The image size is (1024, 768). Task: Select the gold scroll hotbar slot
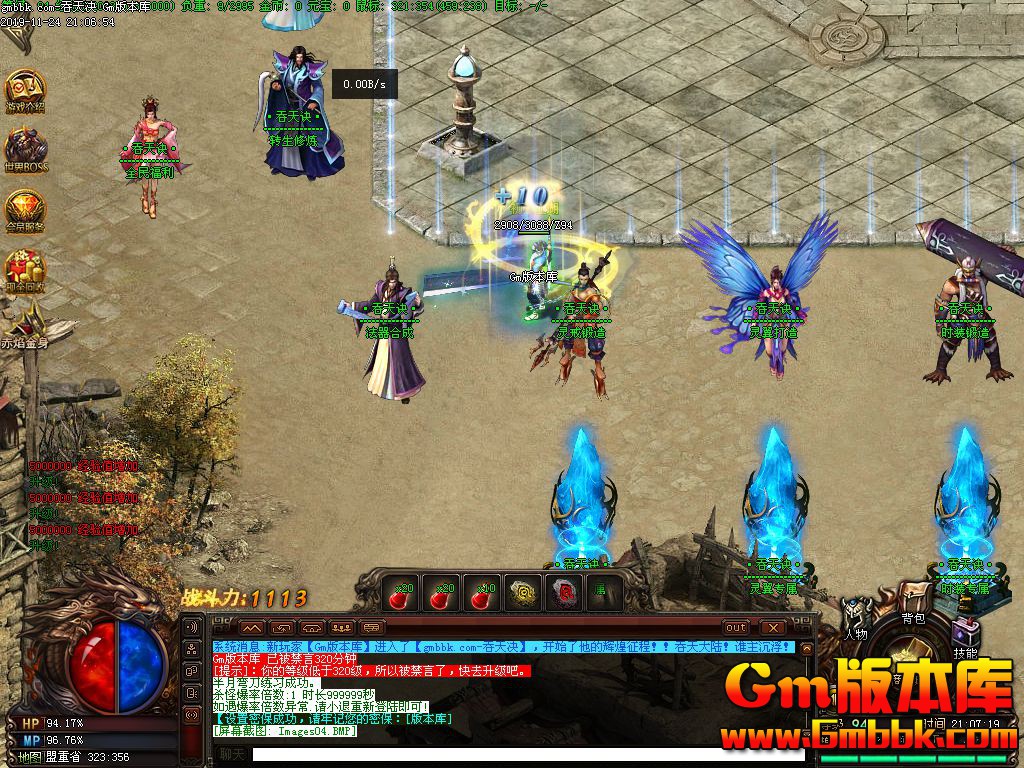click(x=521, y=592)
